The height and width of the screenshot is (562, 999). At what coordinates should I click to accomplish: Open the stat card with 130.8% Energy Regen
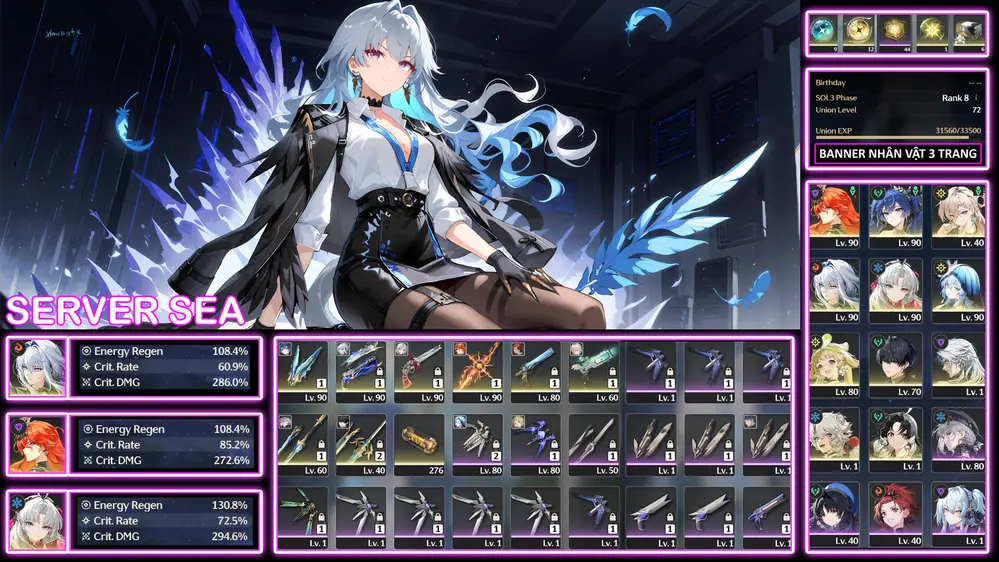[165, 520]
